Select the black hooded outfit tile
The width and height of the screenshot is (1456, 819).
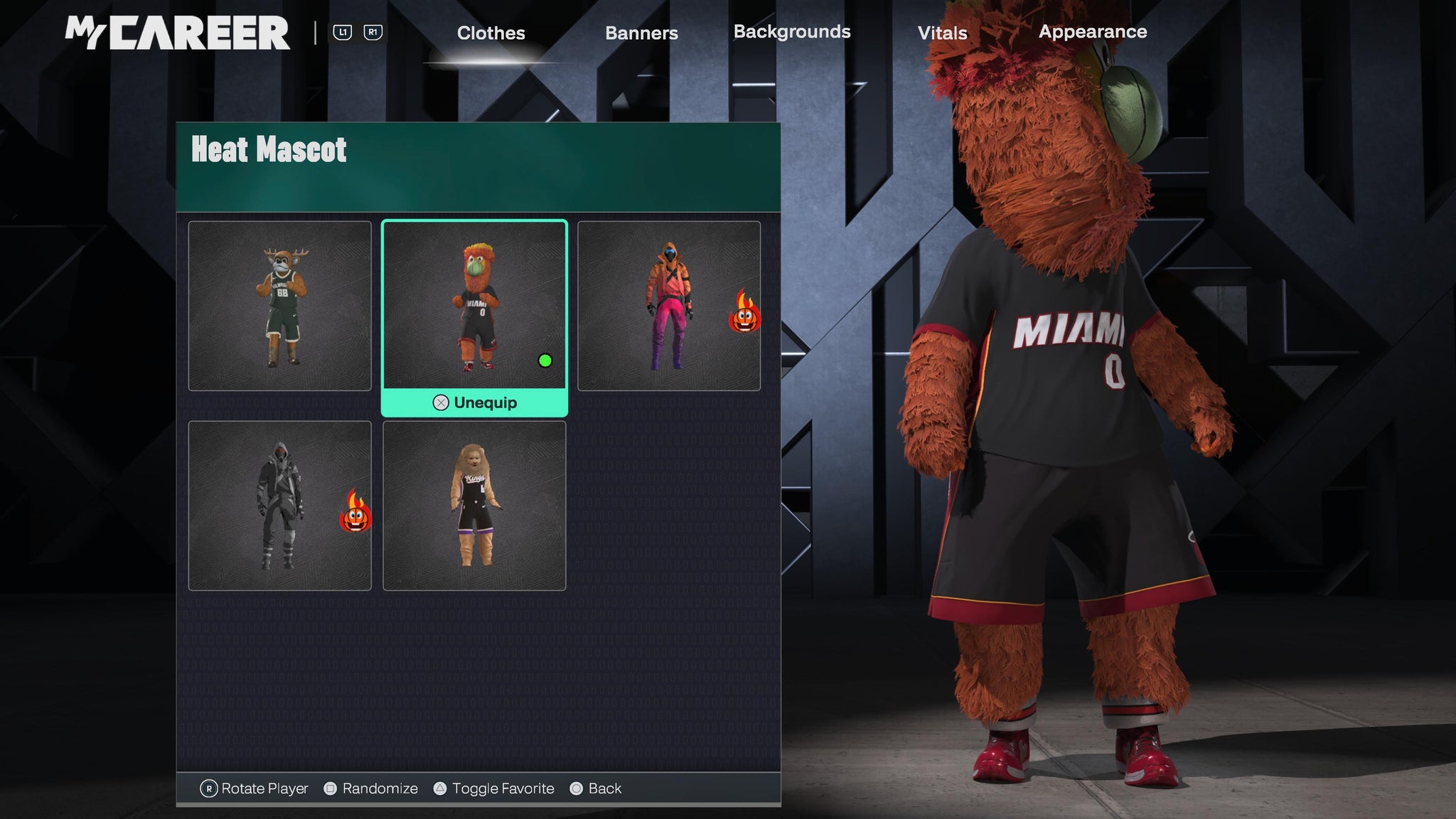[279, 505]
